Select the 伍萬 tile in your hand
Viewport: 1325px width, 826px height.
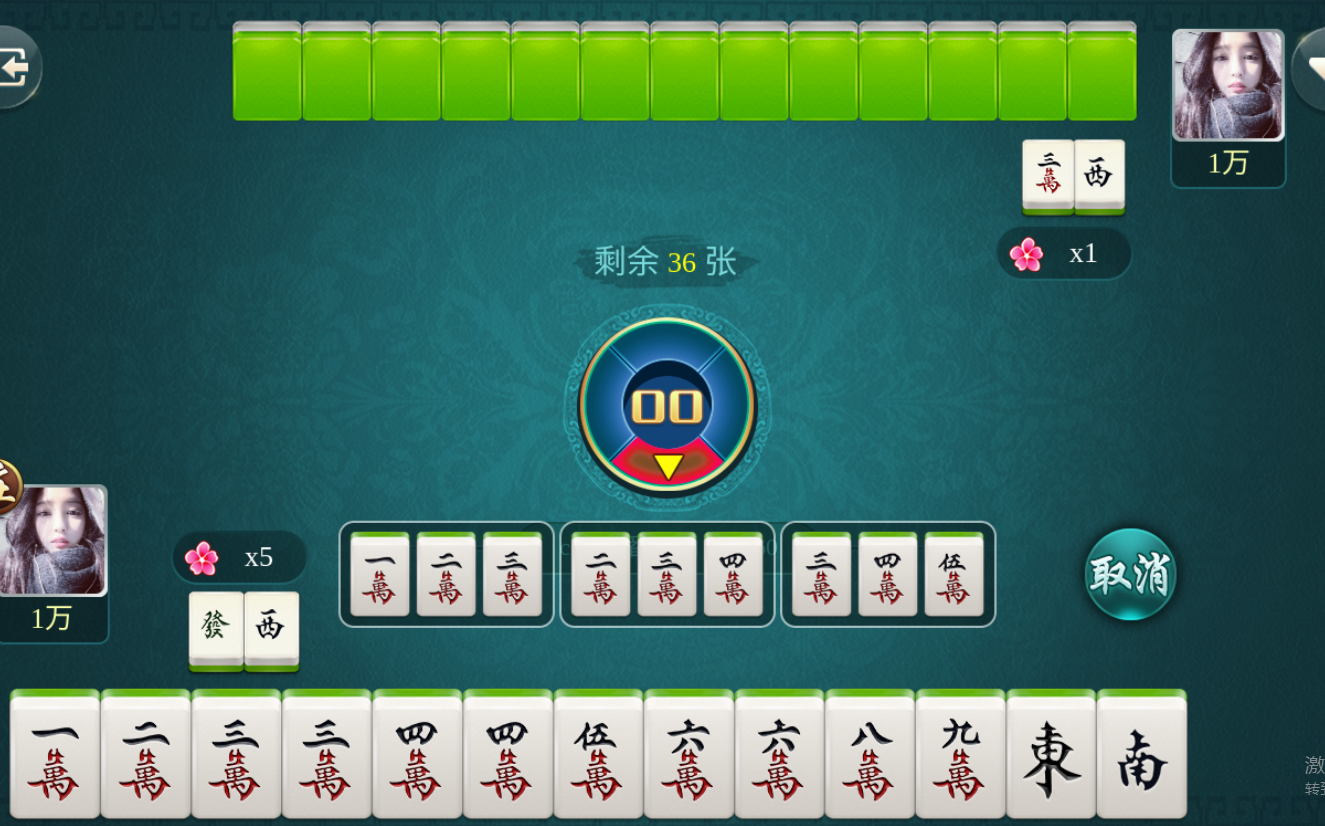[597, 757]
